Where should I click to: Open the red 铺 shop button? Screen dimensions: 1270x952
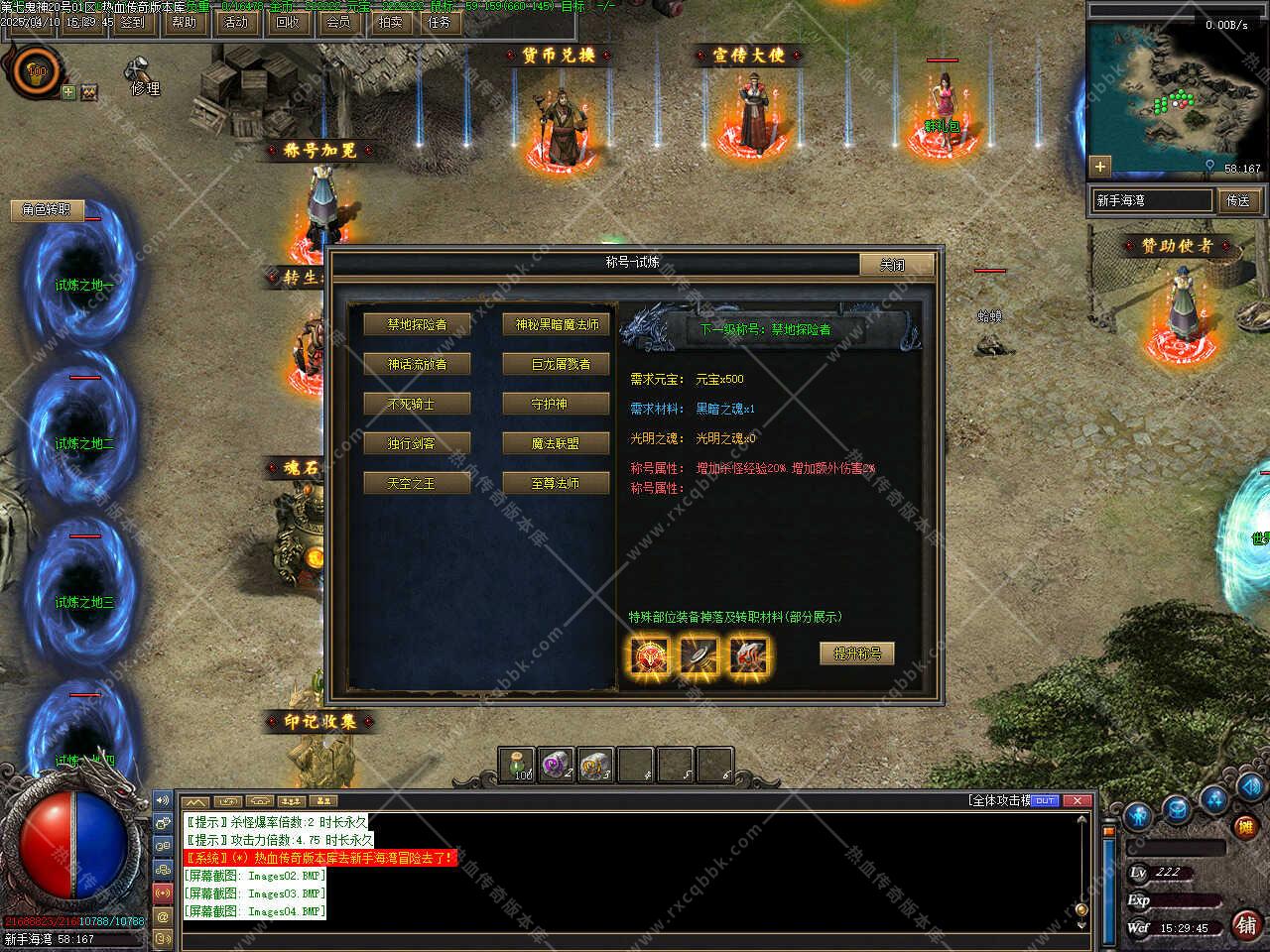1246,924
